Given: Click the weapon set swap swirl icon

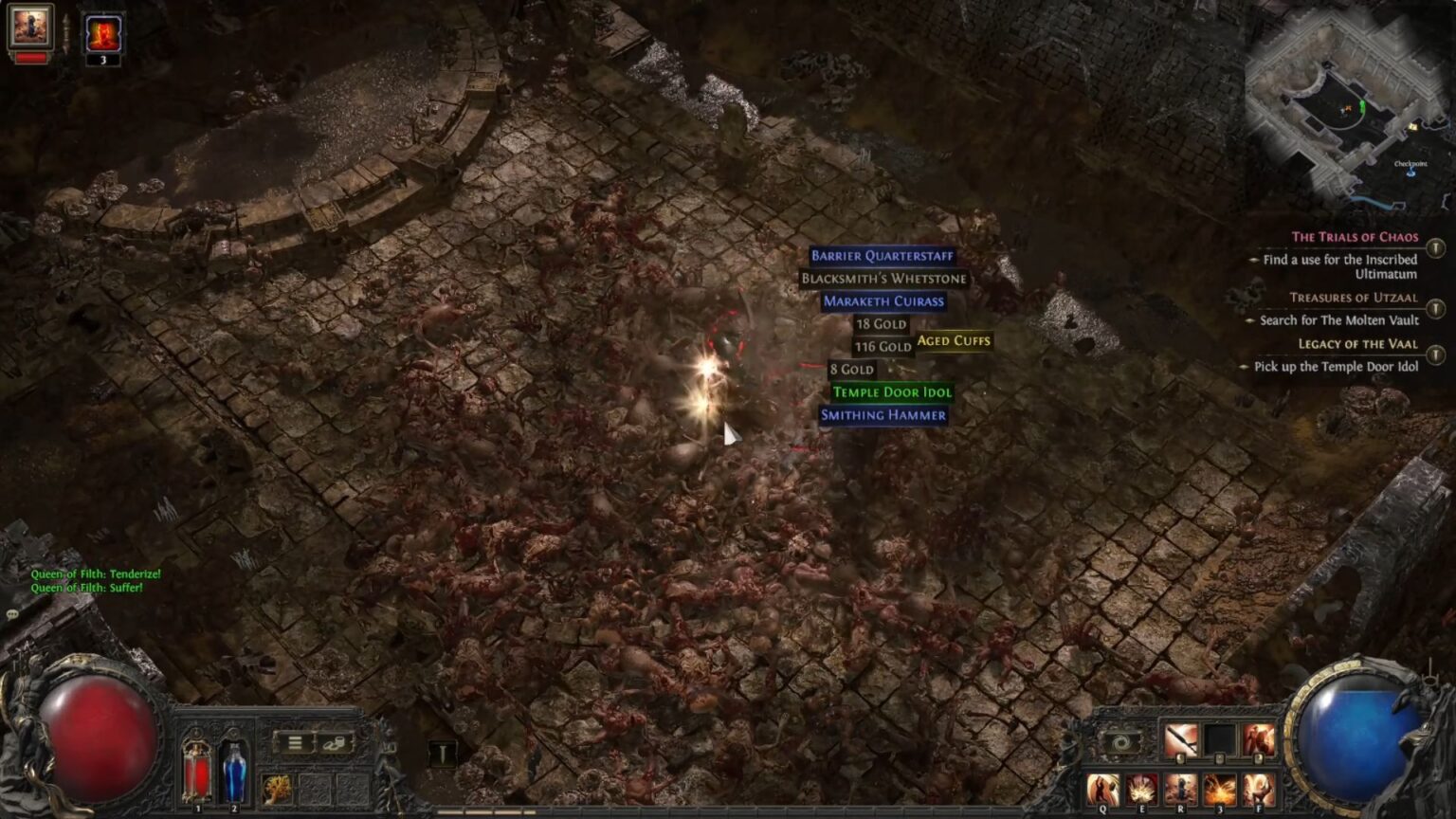Looking at the screenshot, I should [x=1123, y=742].
